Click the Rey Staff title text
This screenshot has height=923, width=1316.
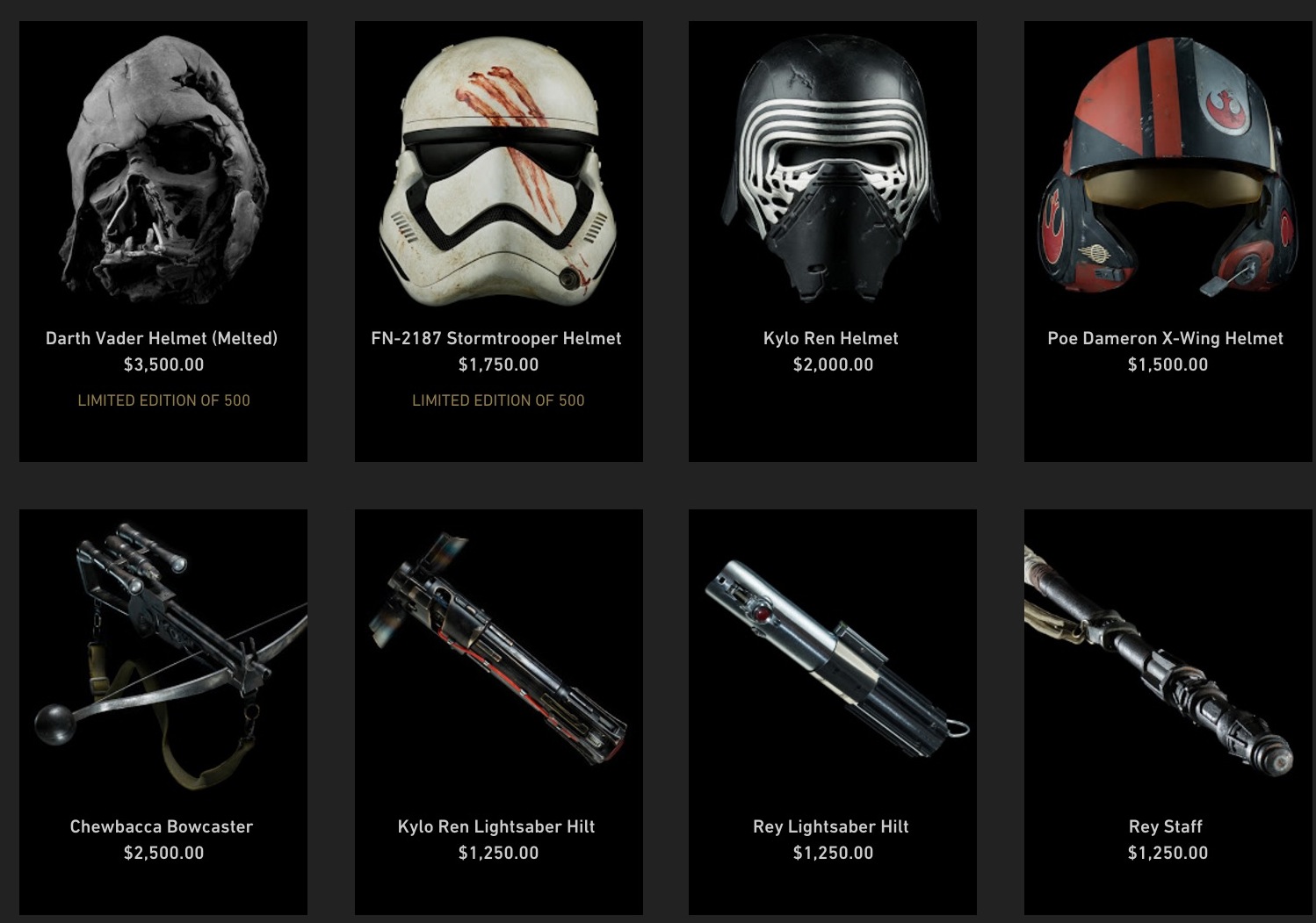pyautogui.click(x=1165, y=826)
